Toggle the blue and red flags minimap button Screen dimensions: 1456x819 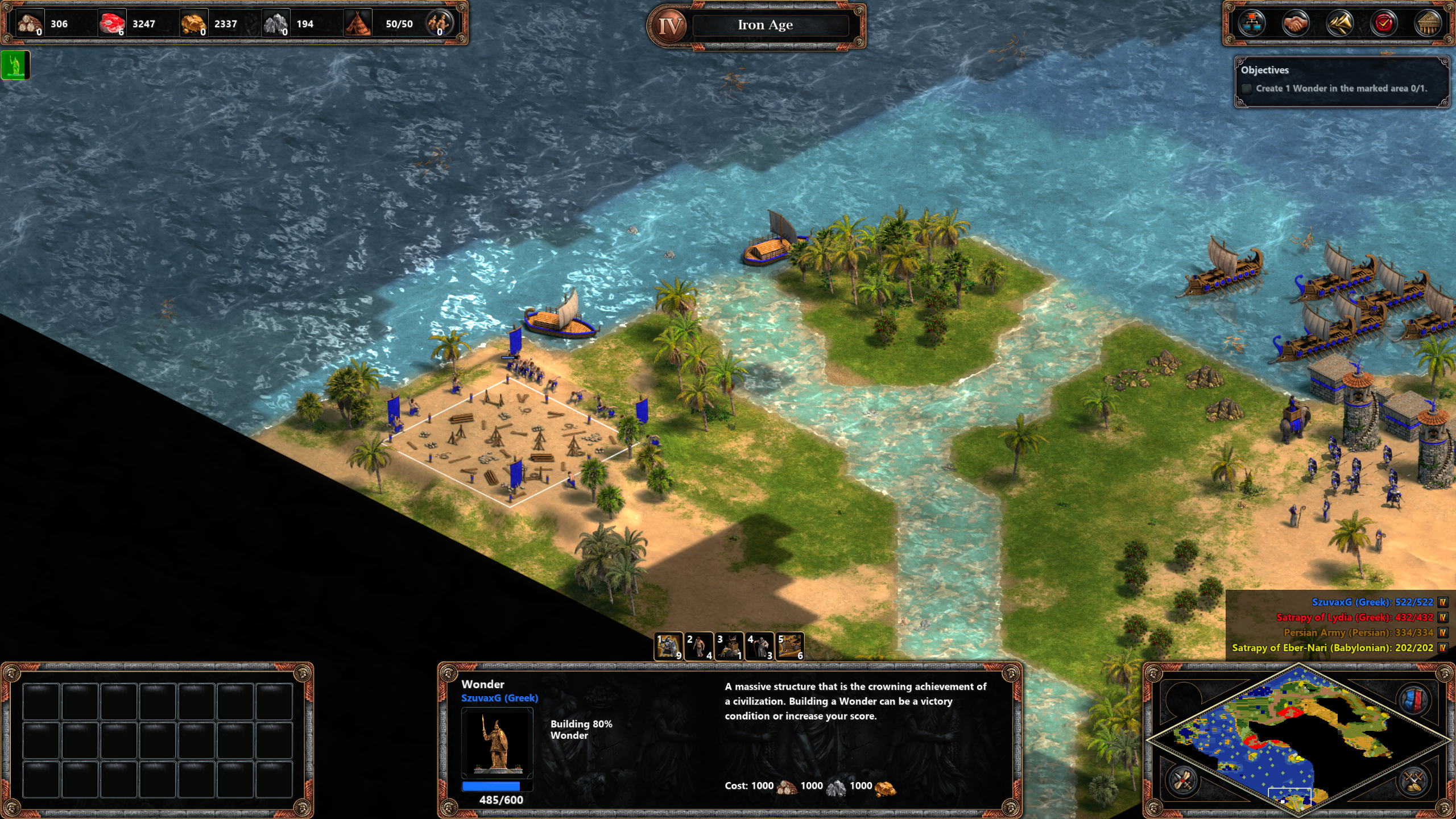(1415, 699)
